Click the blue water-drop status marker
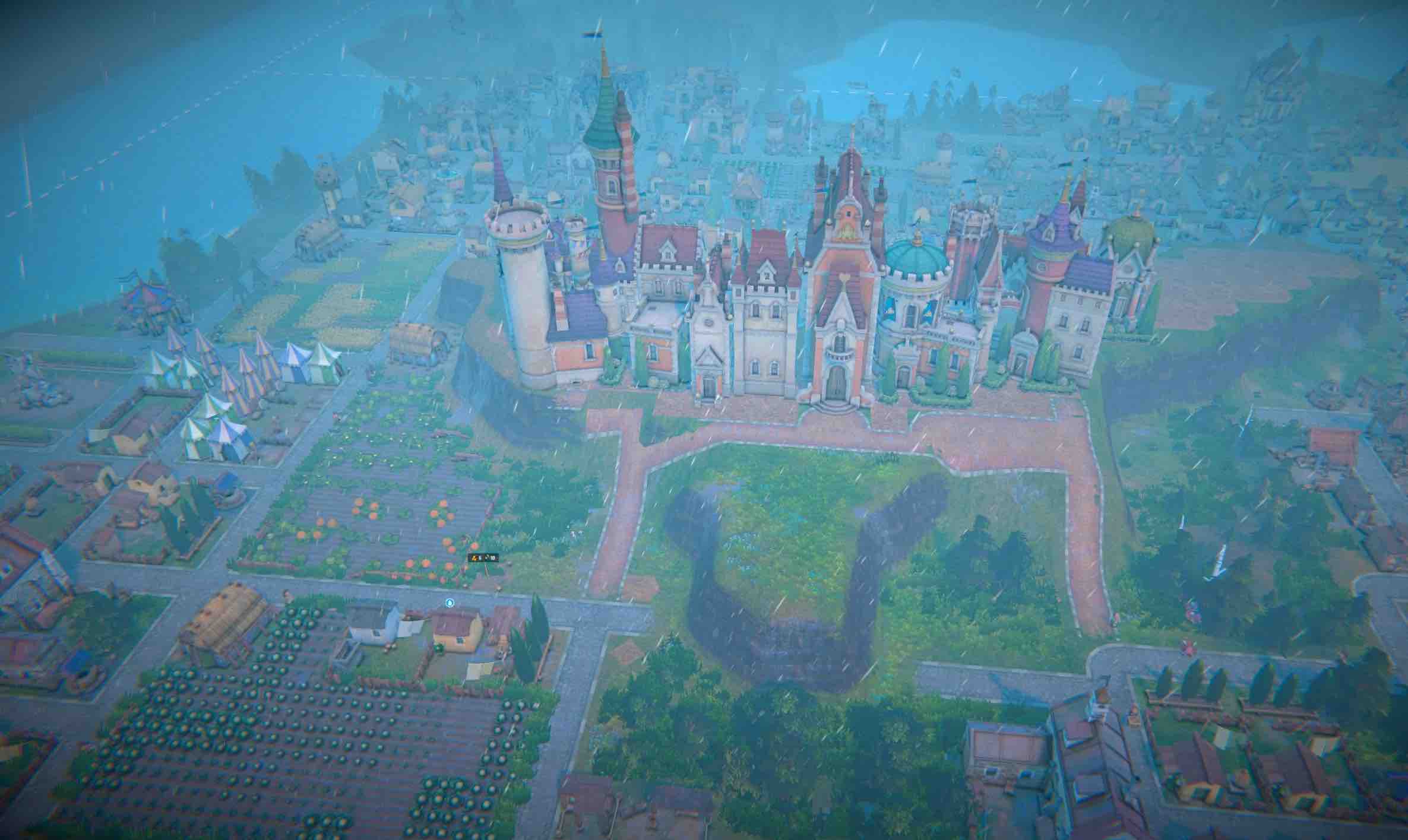The height and width of the screenshot is (840, 1408). tap(450, 603)
